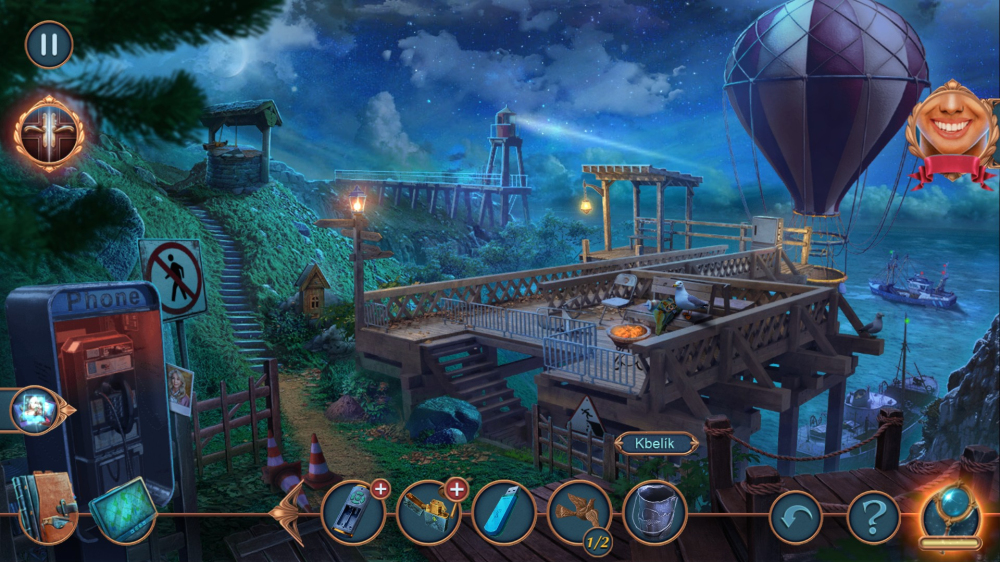Pause the game
Screen dimensions: 1000x562
pyautogui.click(x=48, y=45)
